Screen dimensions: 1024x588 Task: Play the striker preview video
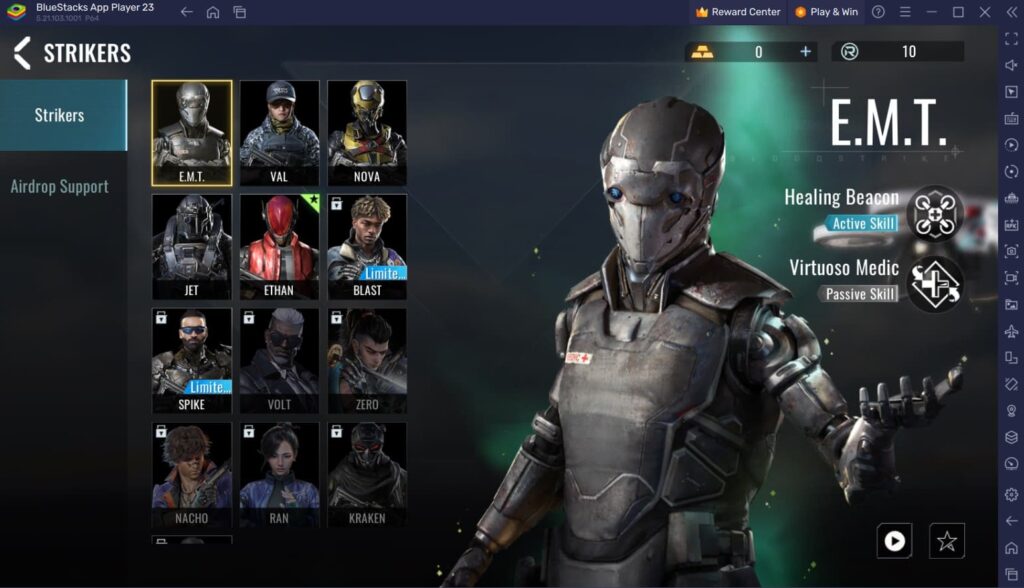point(894,541)
